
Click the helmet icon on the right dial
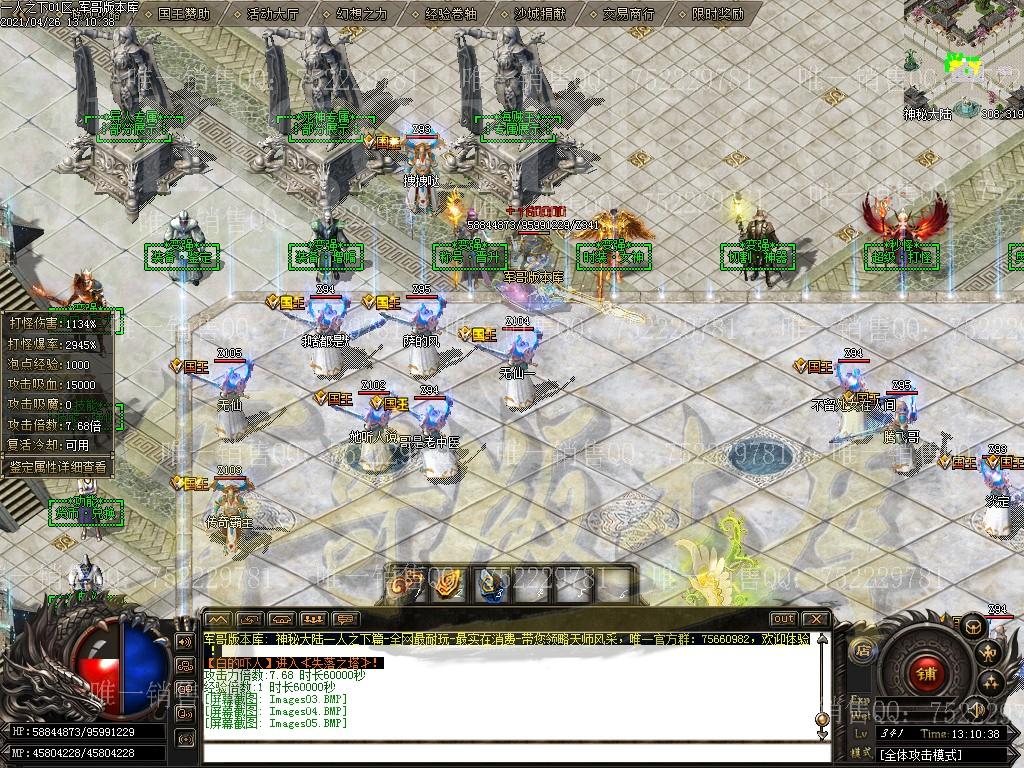[x=972, y=626]
